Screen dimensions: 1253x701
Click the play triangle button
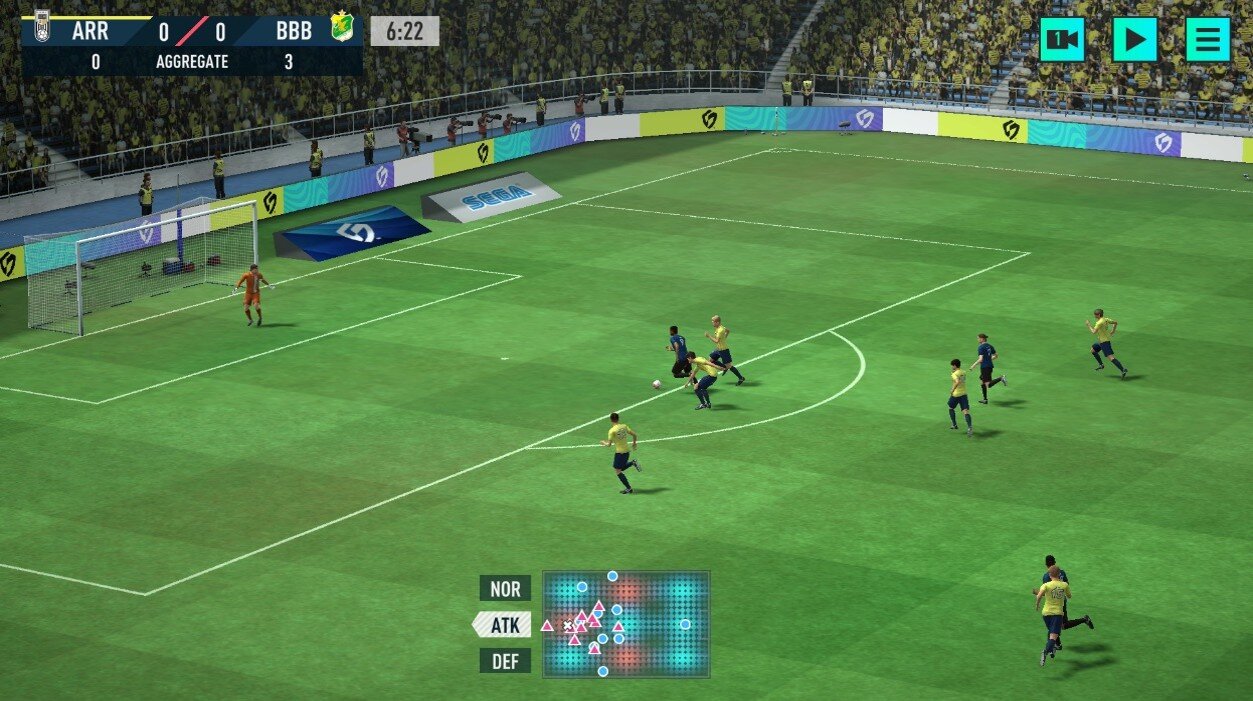[x=1135, y=40]
